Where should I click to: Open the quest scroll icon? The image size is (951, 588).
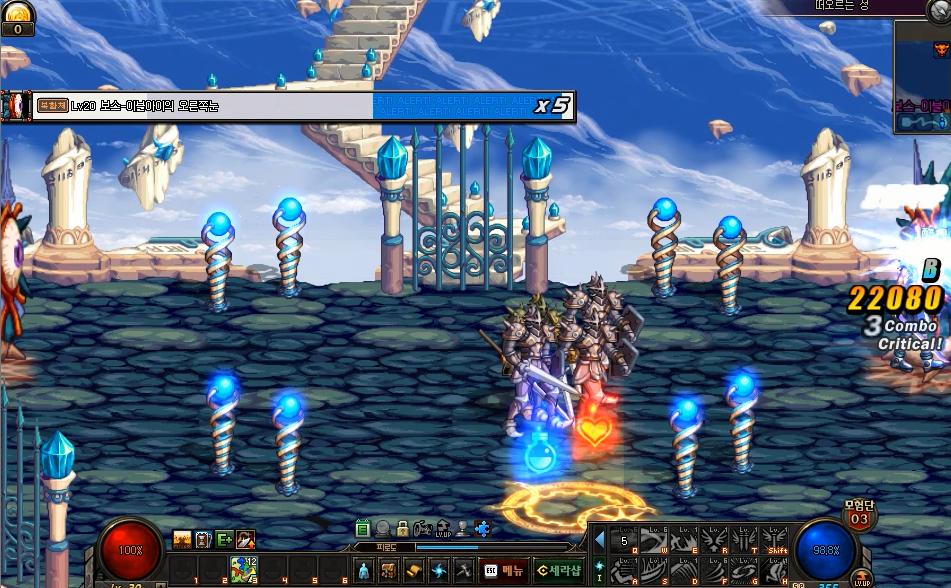click(x=413, y=570)
